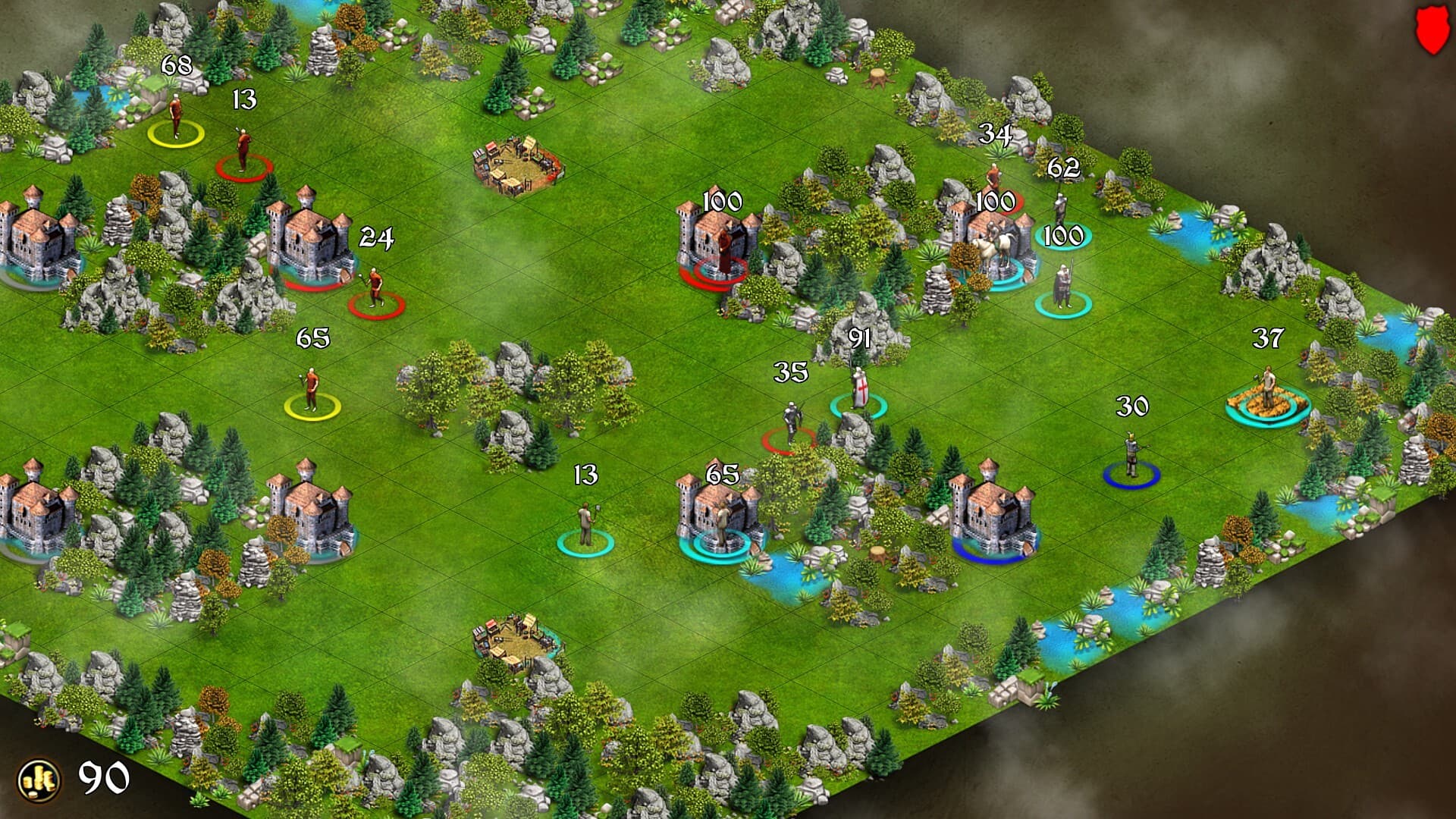Select the cyan axeman with 13 health
Screen dimensions: 1456x819
point(584,523)
